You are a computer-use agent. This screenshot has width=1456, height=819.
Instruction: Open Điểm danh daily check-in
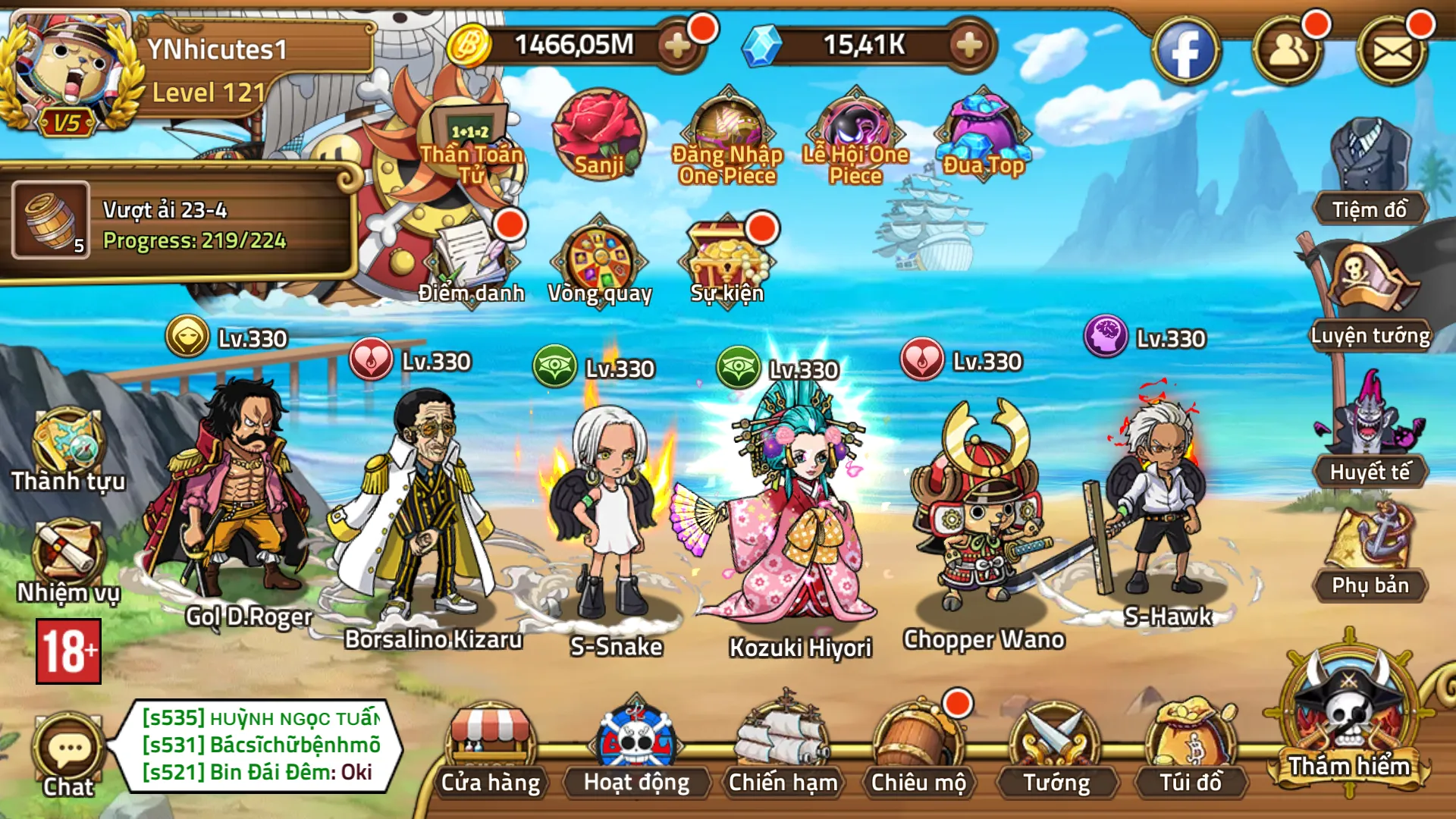[x=470, y=258]
